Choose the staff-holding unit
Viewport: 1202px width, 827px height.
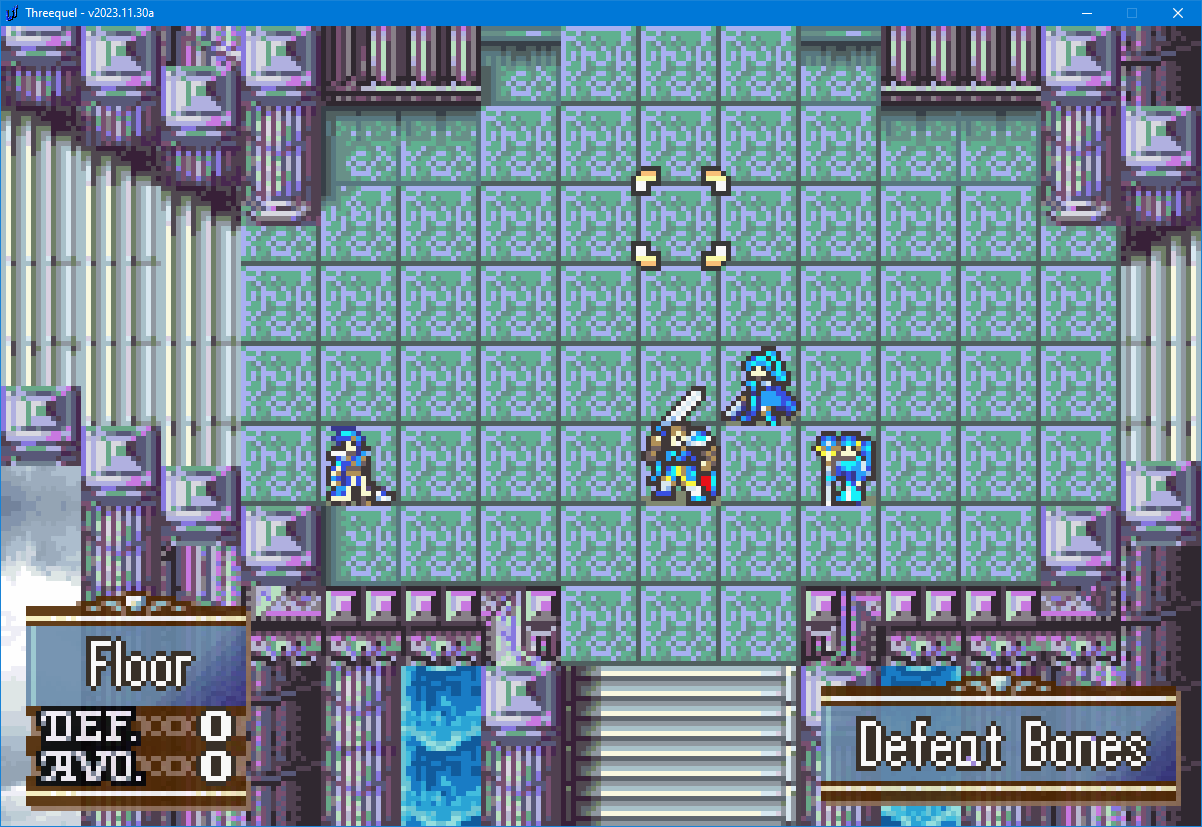point(844,467)
